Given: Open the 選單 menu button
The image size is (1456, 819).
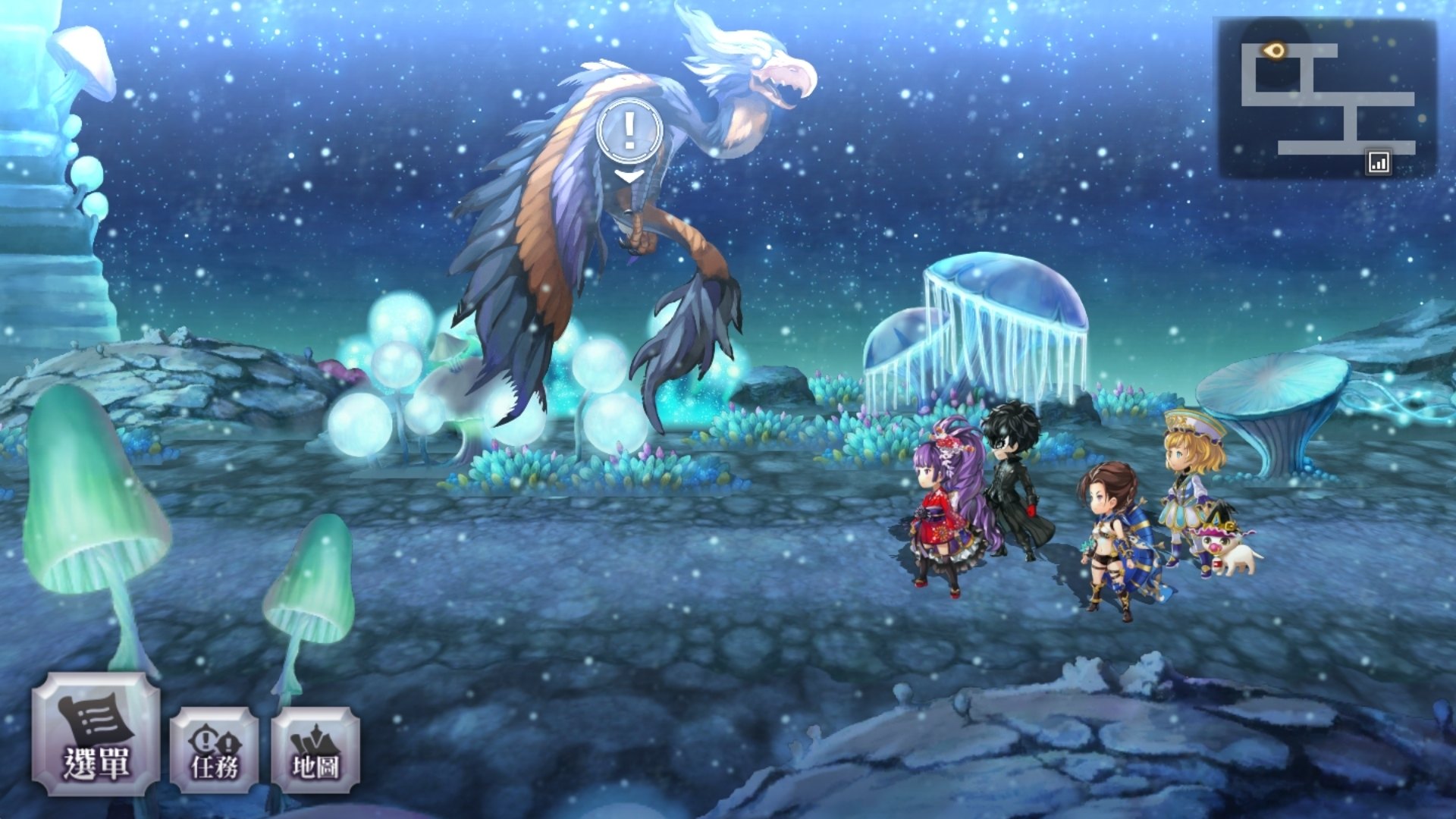Looking at the screenshot, I should (x=96, y=734).
